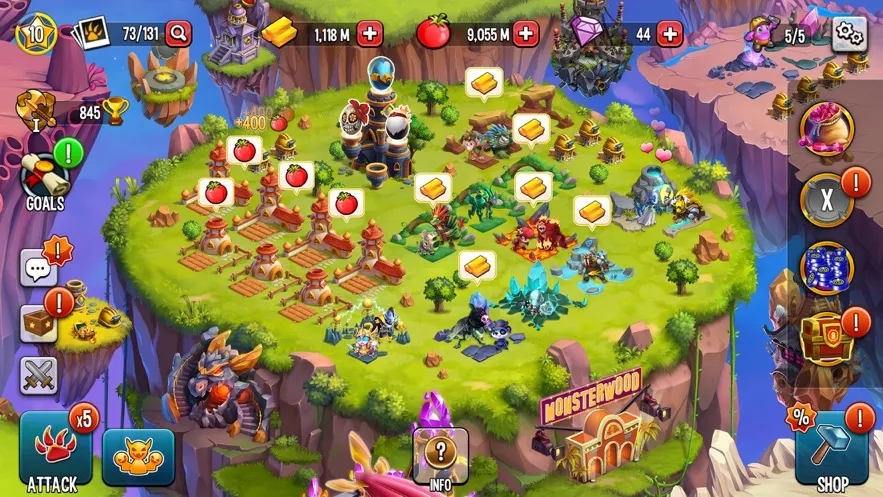Open the treasure chest box on left
Image resolution: width=883 pixels, height=497 pixels.
tap(39, 323)
